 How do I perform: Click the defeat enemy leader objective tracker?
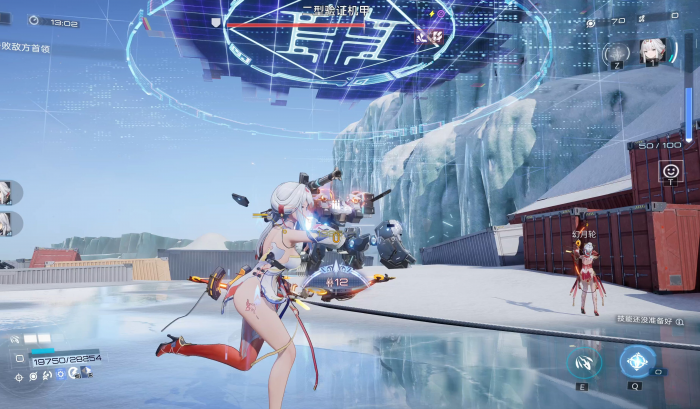click(25, 46)
